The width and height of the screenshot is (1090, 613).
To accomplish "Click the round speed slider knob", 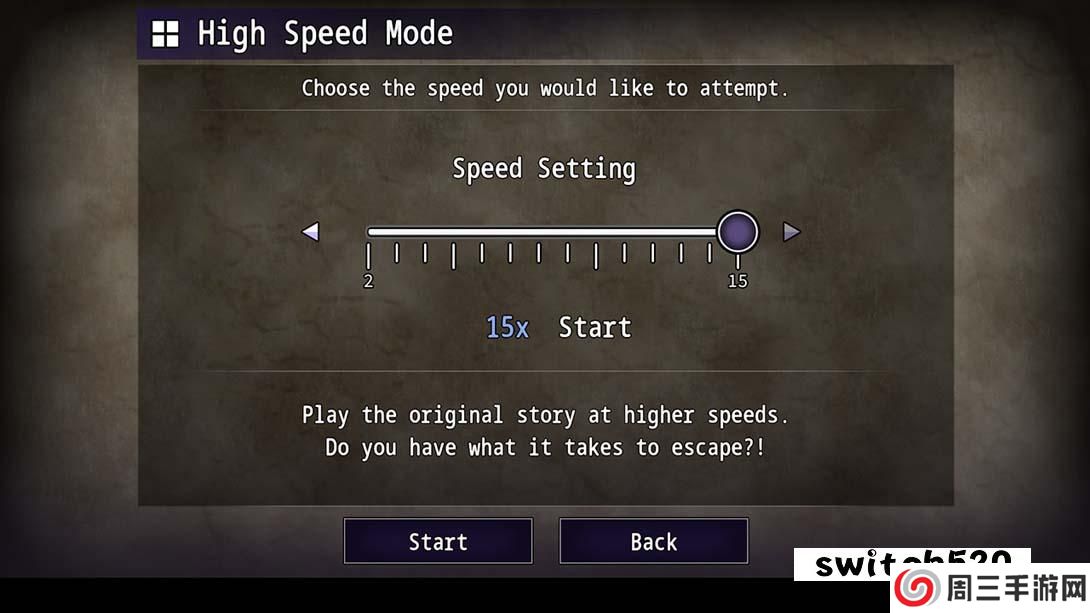I will tap(738, 232).
